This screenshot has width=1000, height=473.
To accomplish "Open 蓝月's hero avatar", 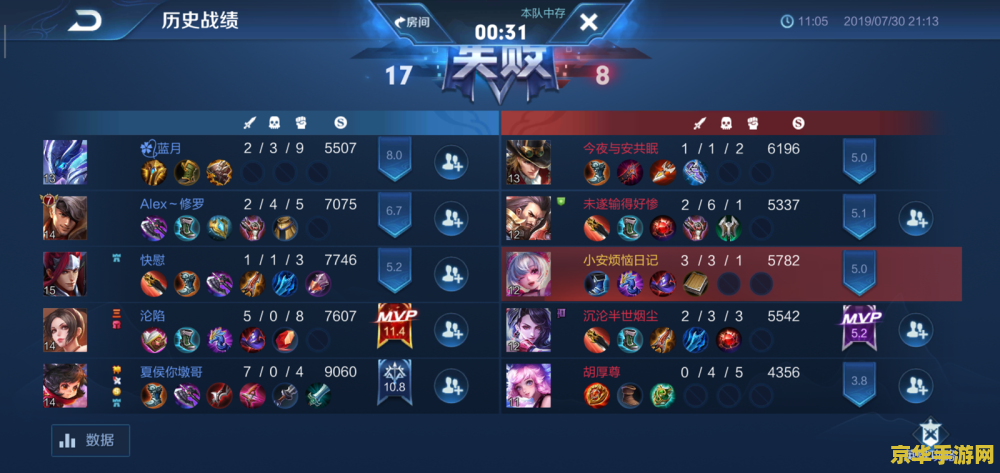I will (65, 162).
